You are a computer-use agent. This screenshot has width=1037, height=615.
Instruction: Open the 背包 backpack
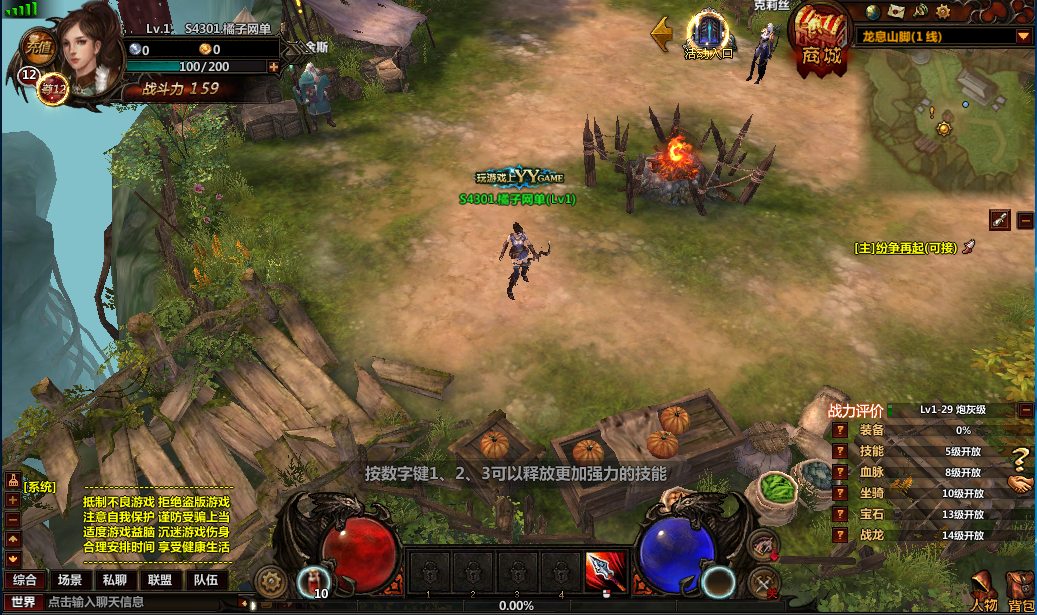click(x=1021, y=592)
